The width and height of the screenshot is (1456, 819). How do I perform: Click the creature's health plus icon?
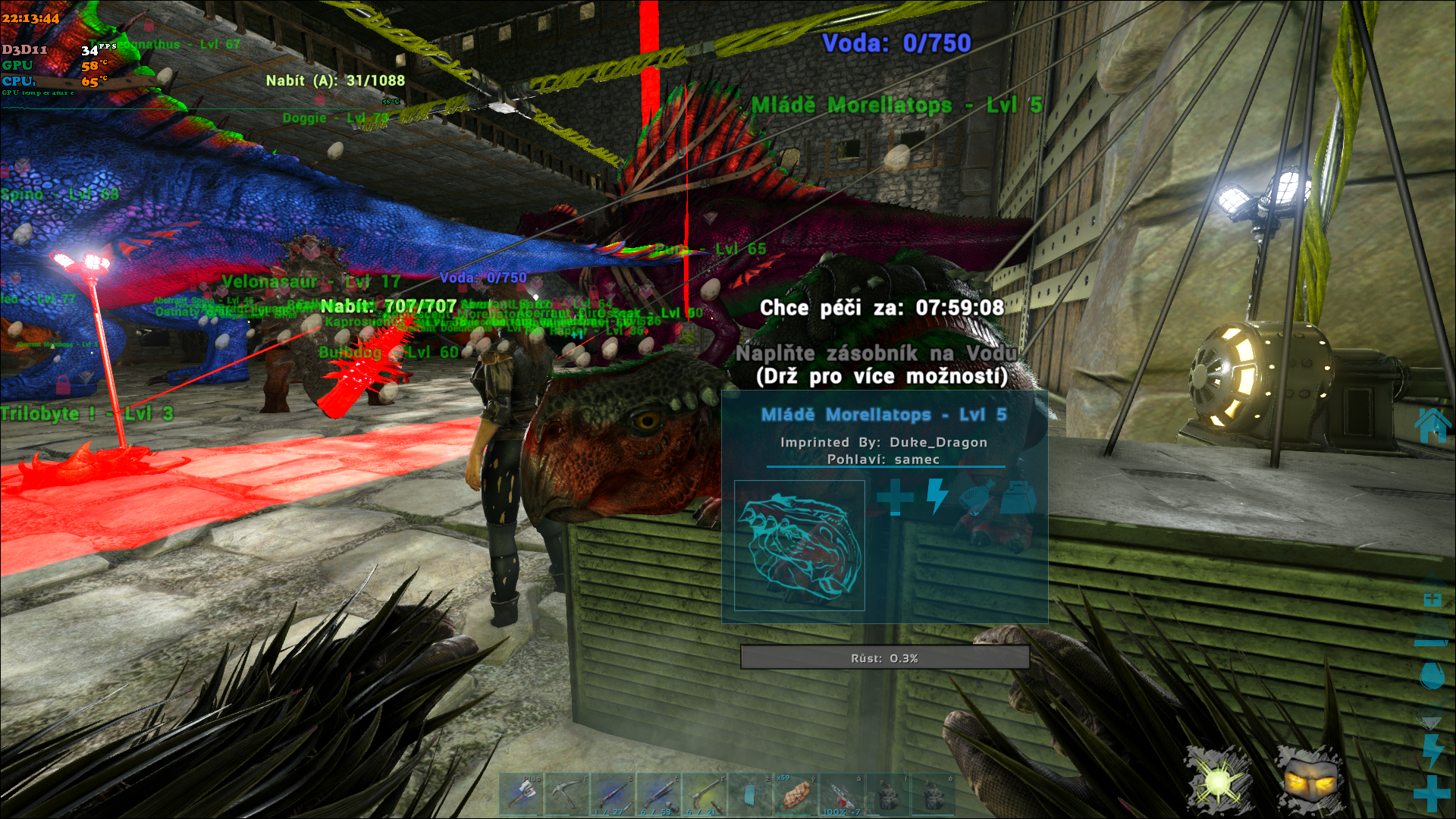pyautogui.click(x=895, y=497)
